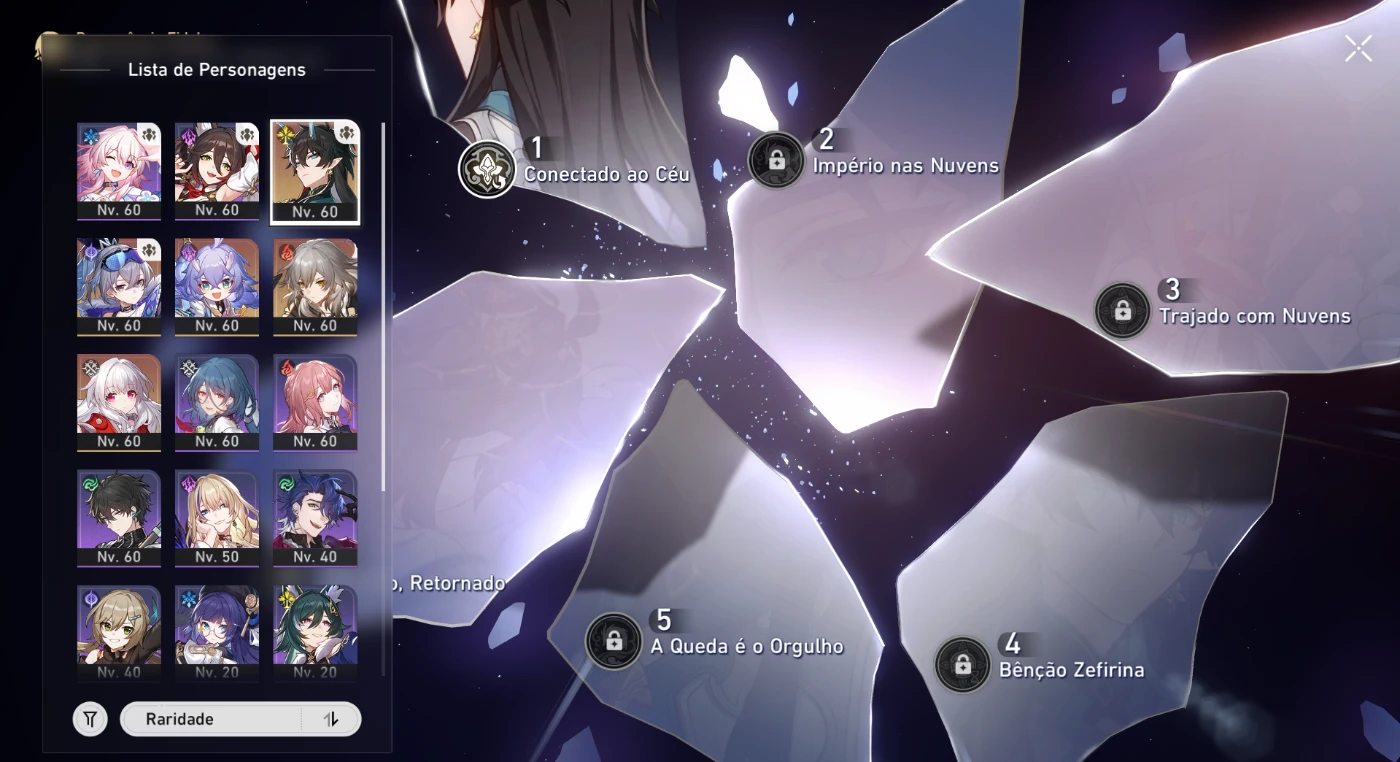
Task: Select March 7th's Nv. 60 portrait
Action: click(x=118, y=170)
